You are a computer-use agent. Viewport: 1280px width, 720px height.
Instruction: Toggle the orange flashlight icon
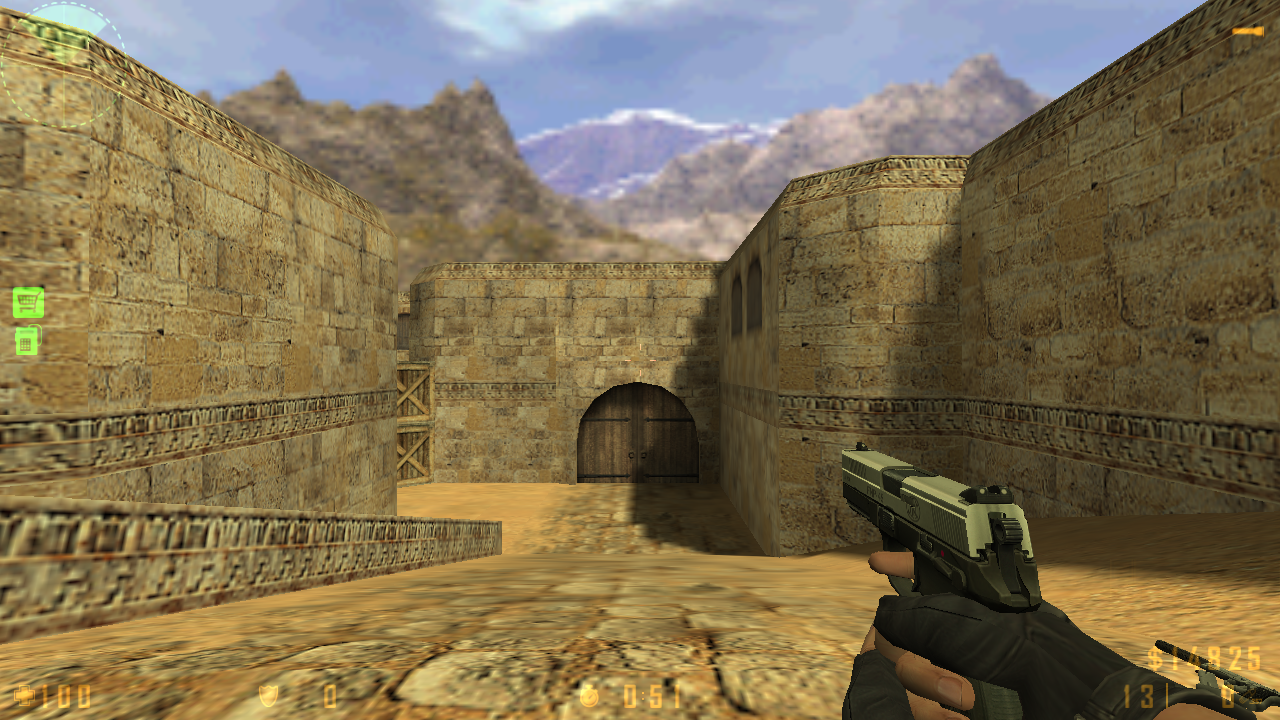click(x=1247, y=31)
